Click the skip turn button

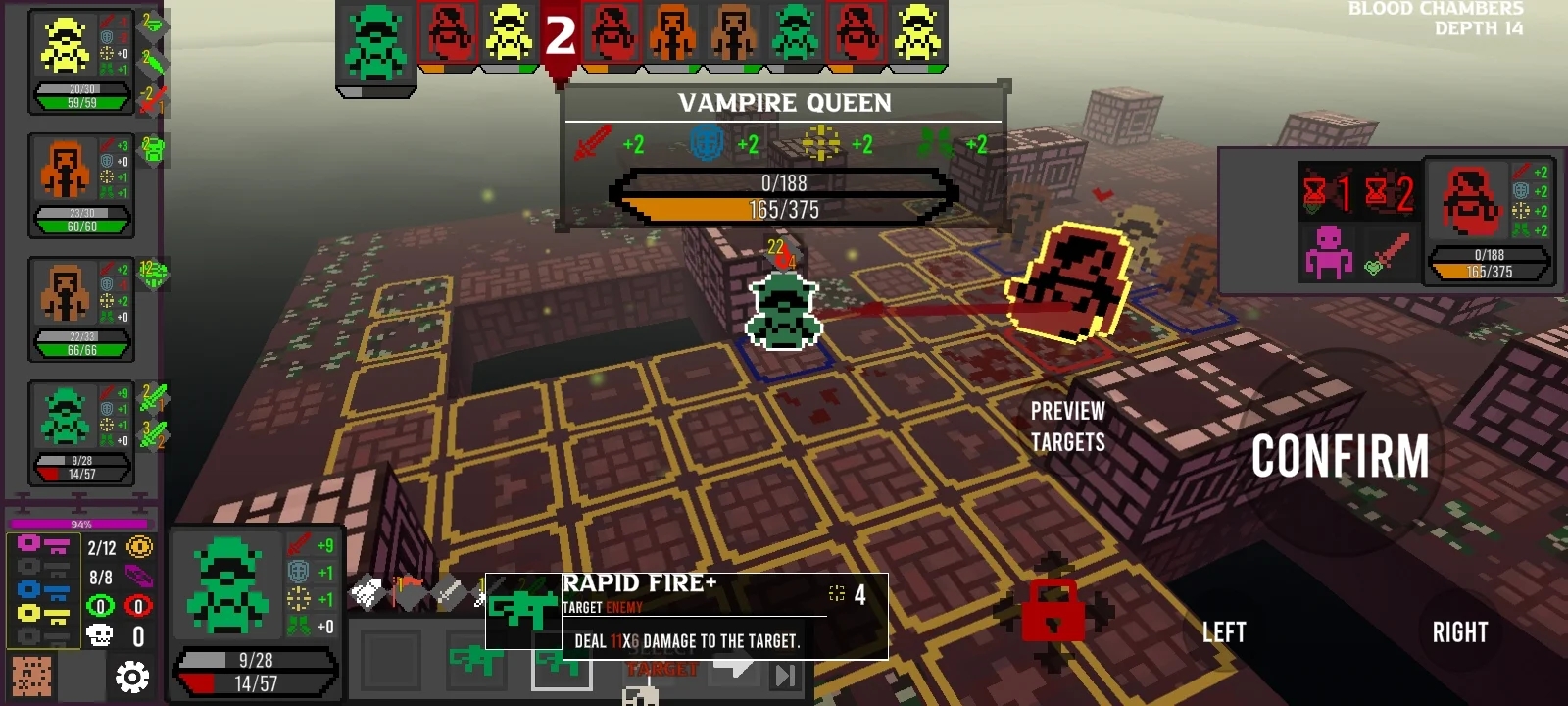(x=785, y=675)
